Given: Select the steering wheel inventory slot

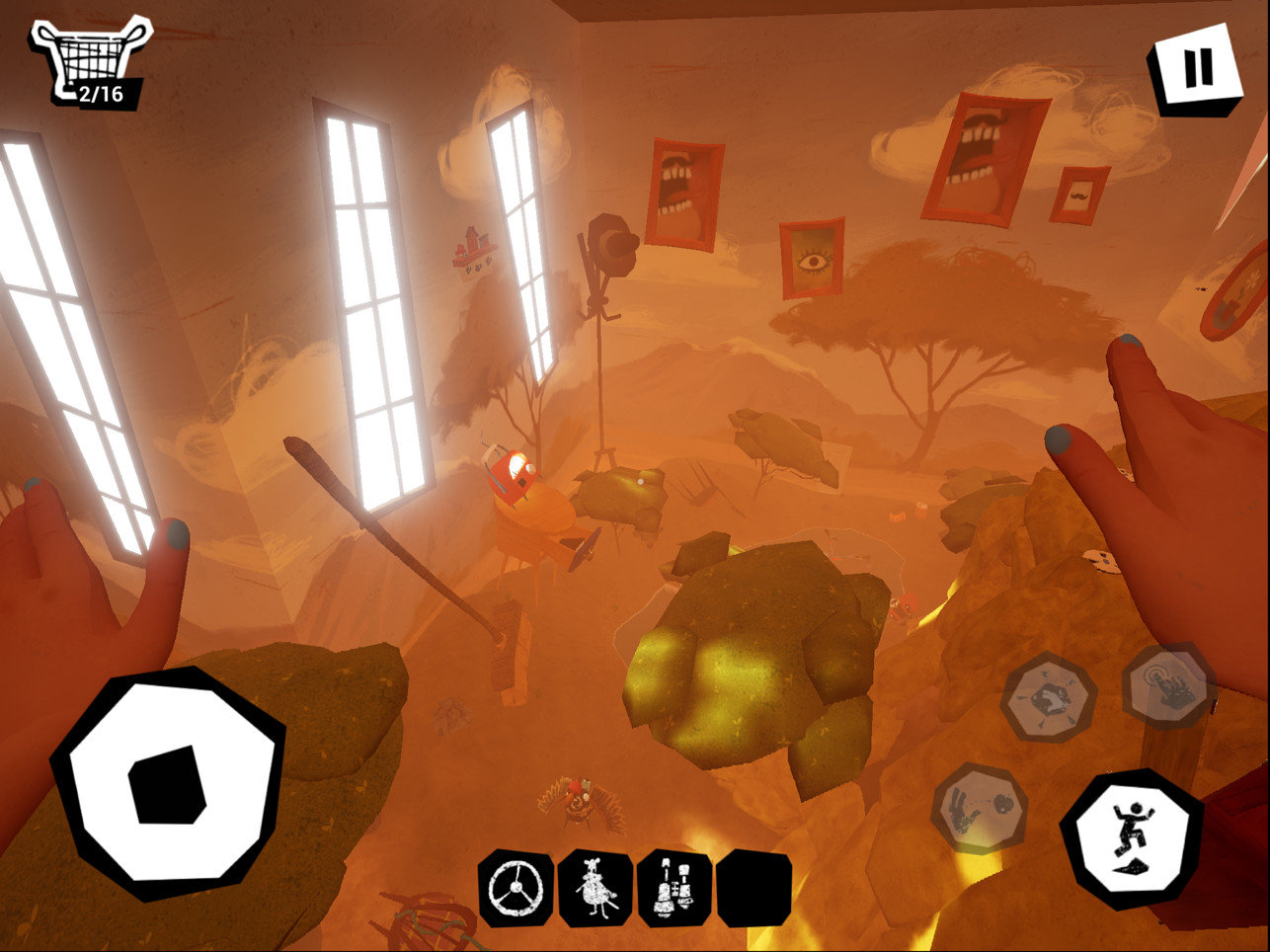Looking at the screenshot, I should 516,889.
